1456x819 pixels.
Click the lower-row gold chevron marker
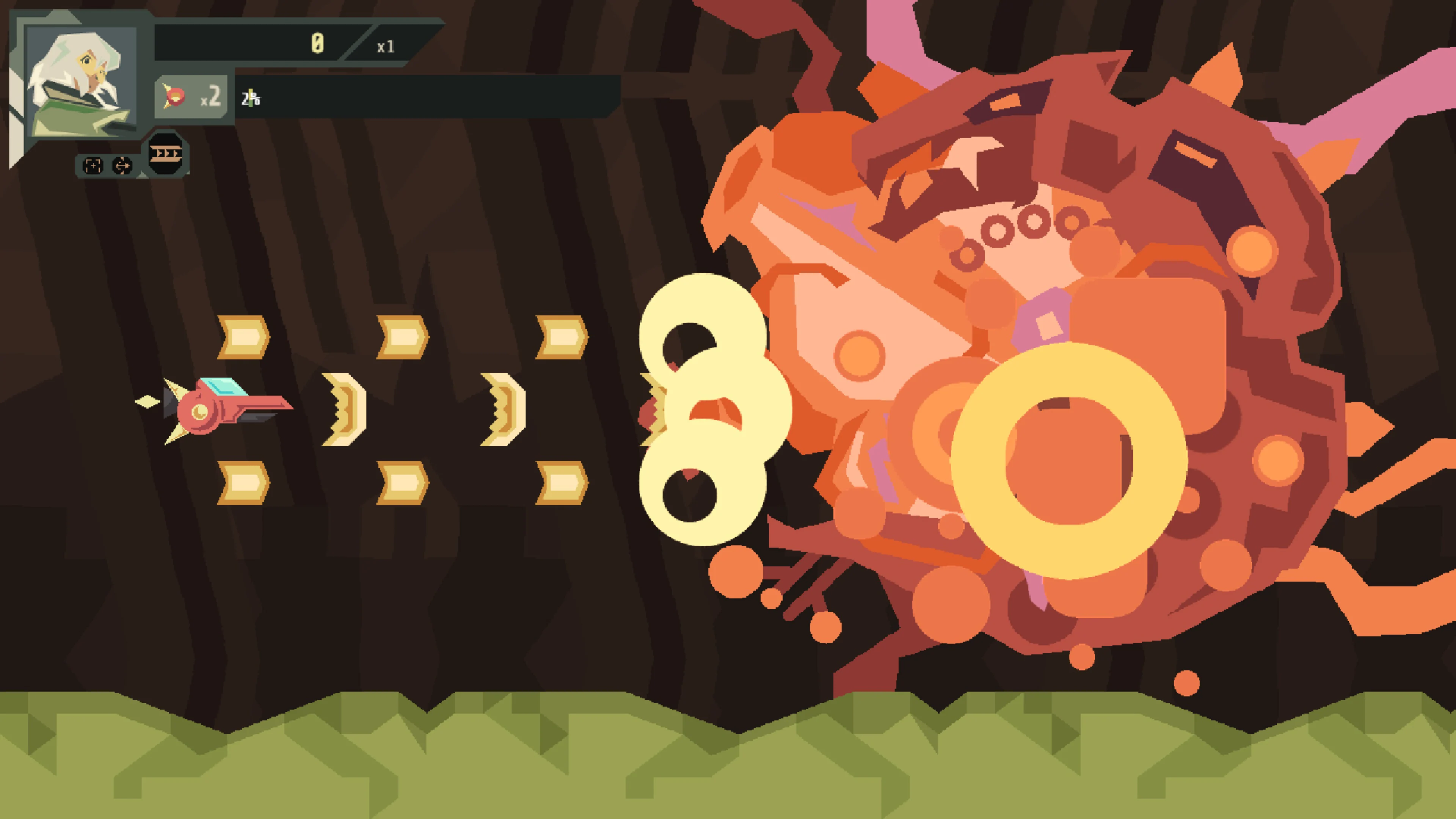244,484
